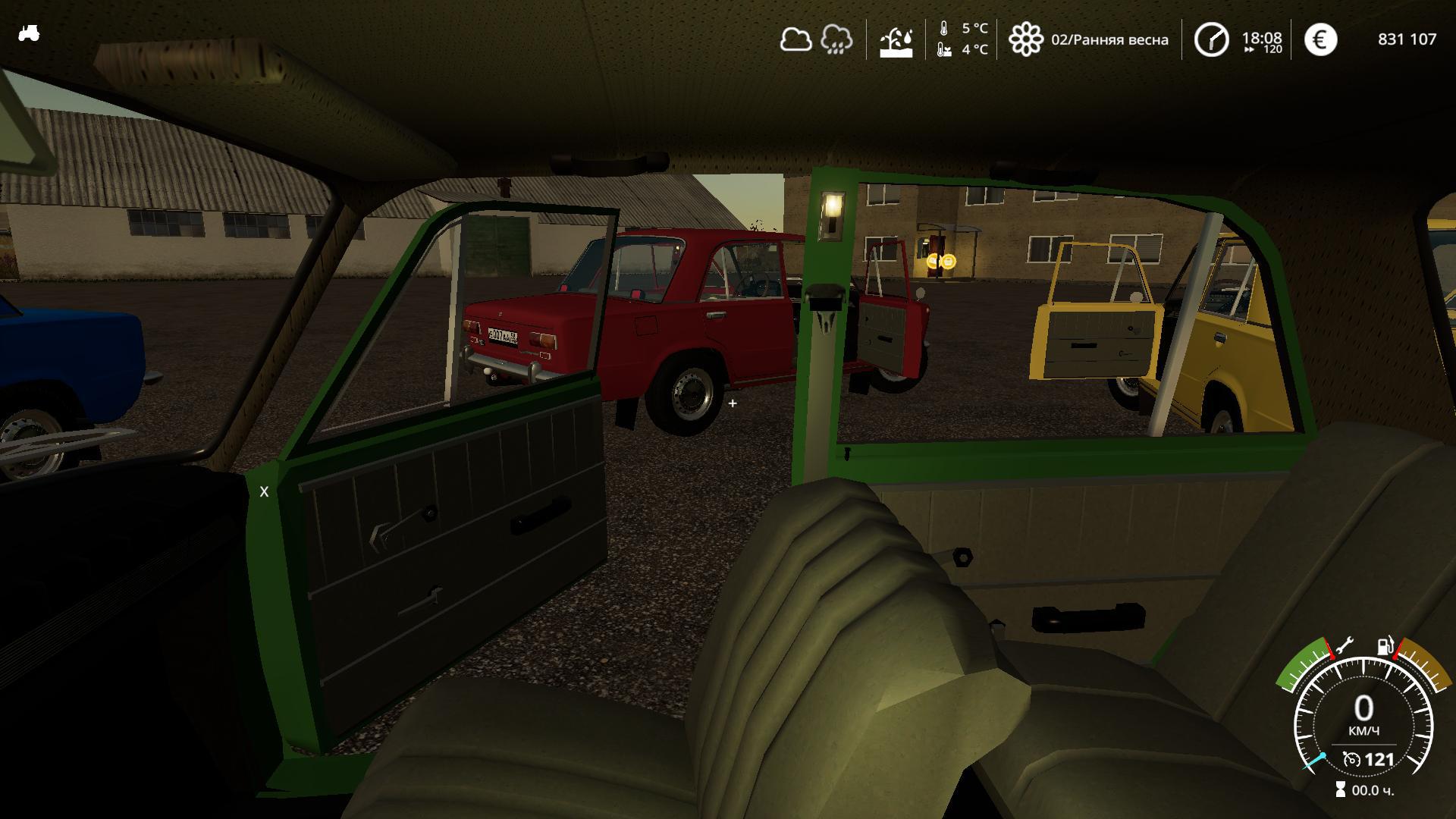Select the cloudy weather forecast icon
The width and height of the screenshot is (1456, 819).
click(x=795, y=39)
